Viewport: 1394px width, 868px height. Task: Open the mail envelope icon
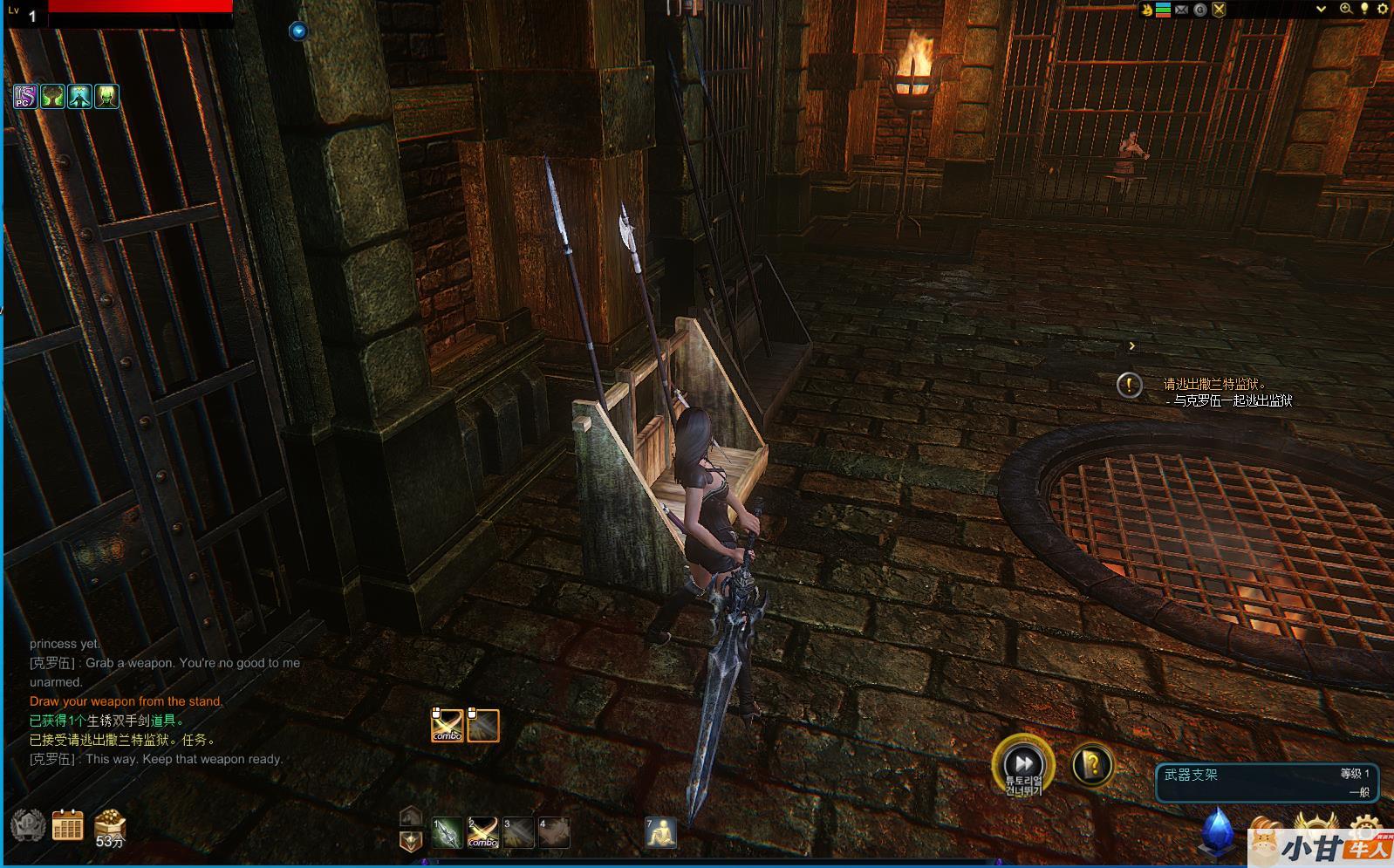[x=1181, y=10]
